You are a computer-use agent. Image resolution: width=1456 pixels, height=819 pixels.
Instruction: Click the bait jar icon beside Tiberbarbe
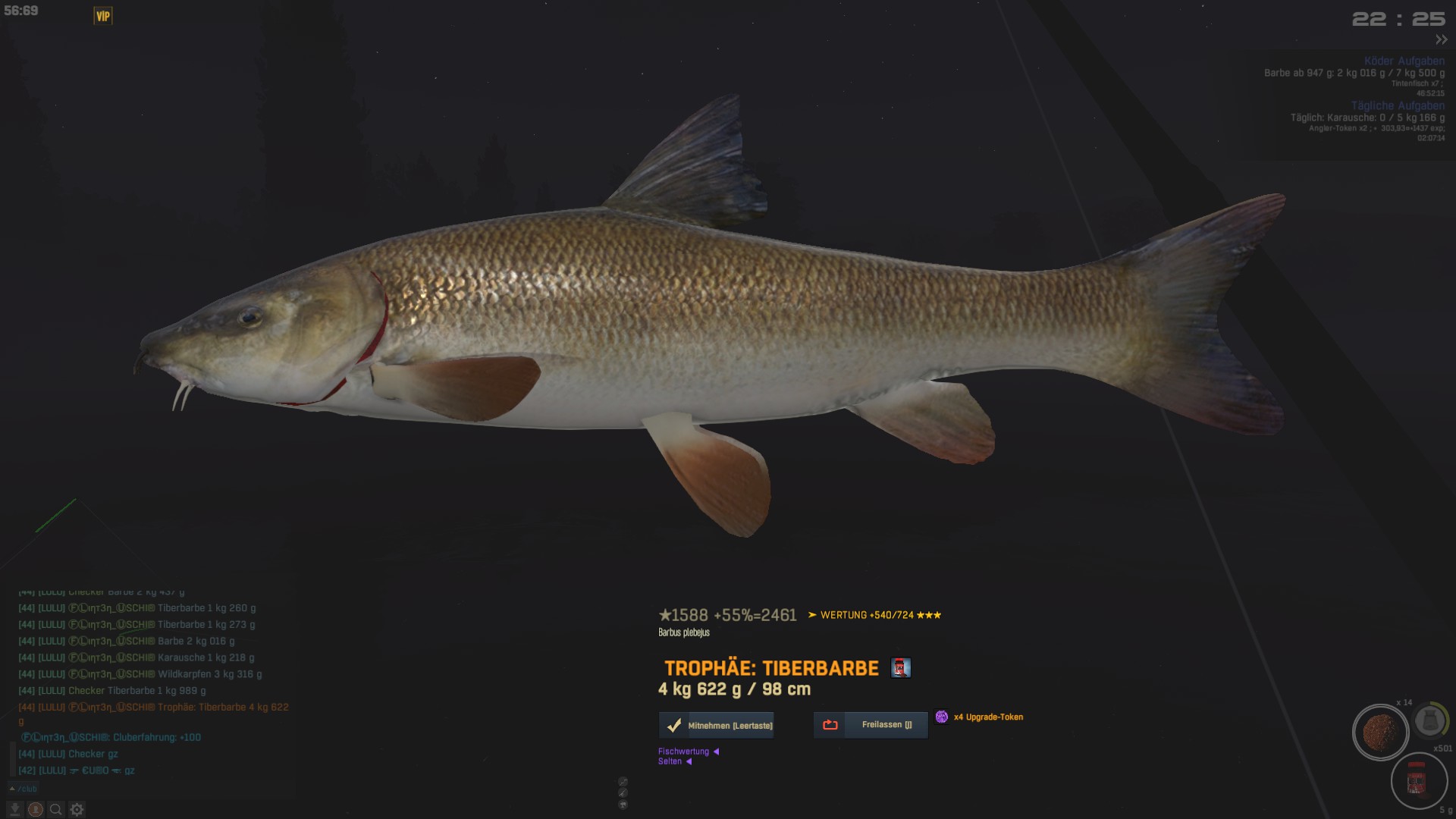tap(900, 668)
